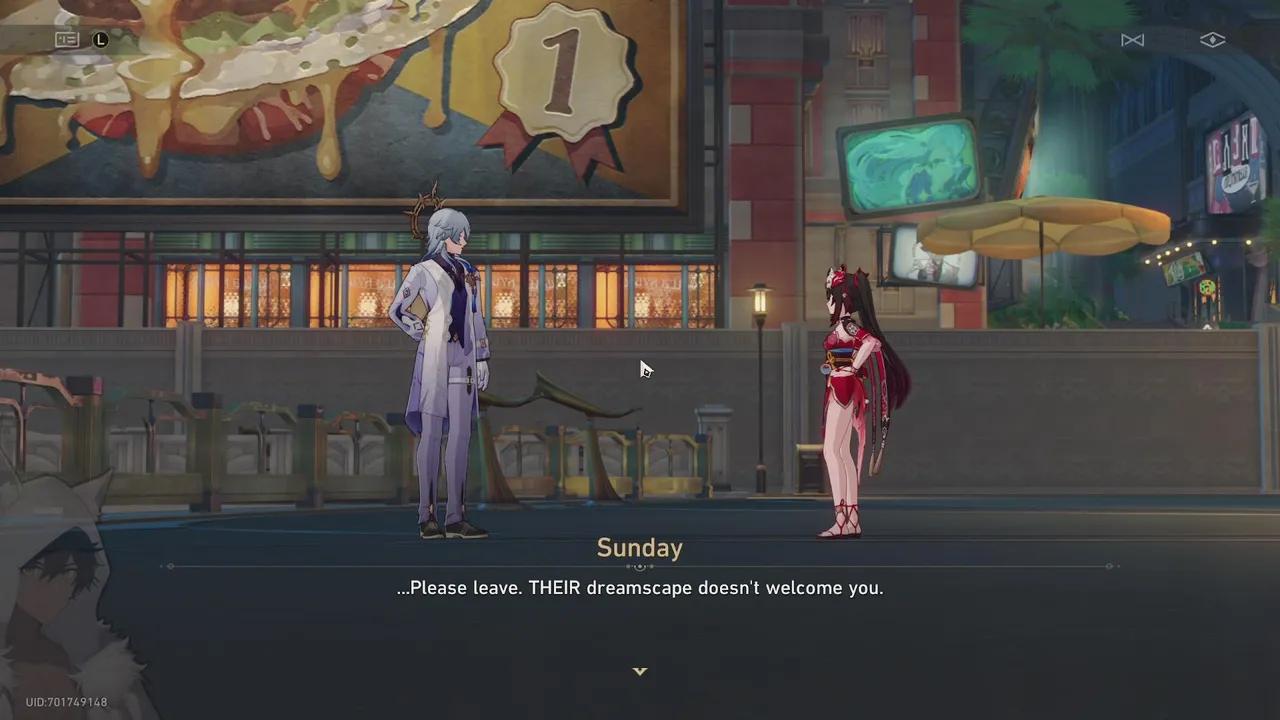
Task: Advance dialogue via the bottom chevron arrow
Action: coord(640,671)
